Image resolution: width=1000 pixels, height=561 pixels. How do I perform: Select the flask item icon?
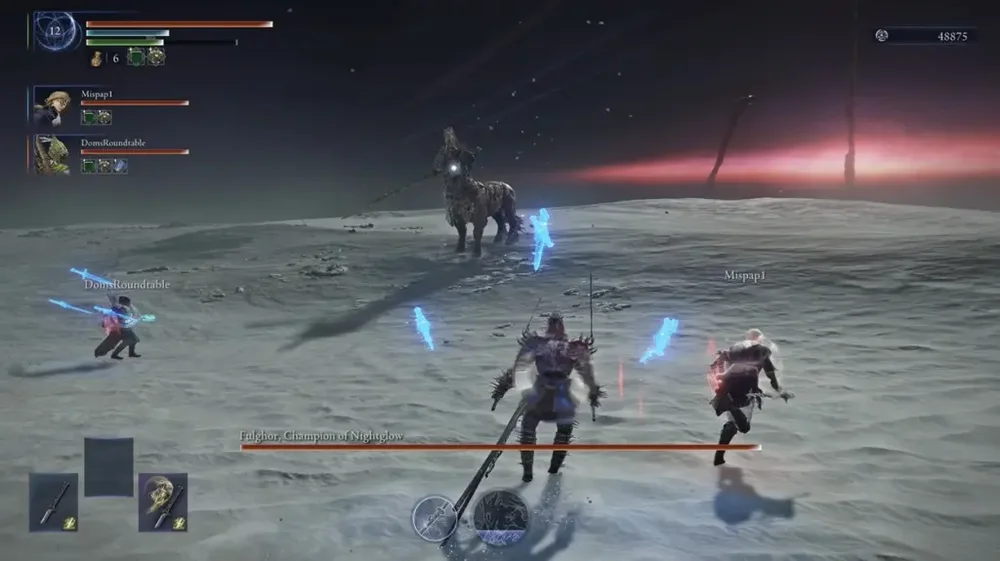click(97, 58)
